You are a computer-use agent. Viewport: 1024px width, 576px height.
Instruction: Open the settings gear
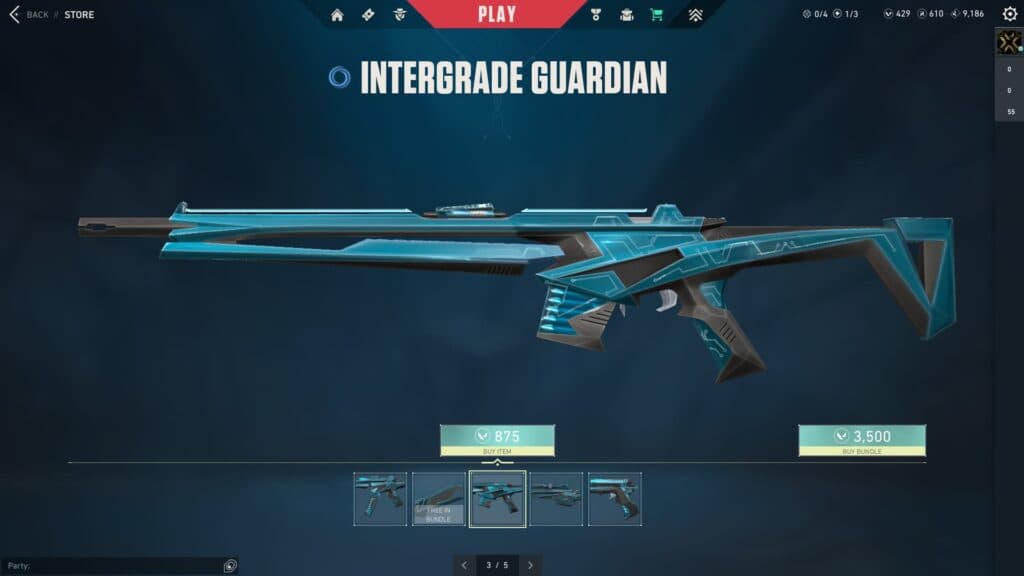tap(1009, 14)
